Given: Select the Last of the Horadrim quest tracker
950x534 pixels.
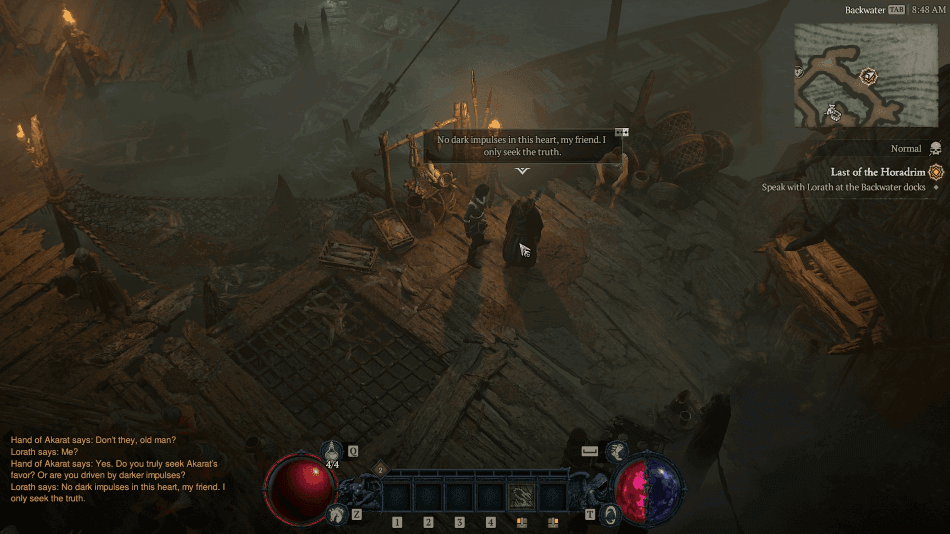Looking at the screenshot, I should (x=878, y=172).
